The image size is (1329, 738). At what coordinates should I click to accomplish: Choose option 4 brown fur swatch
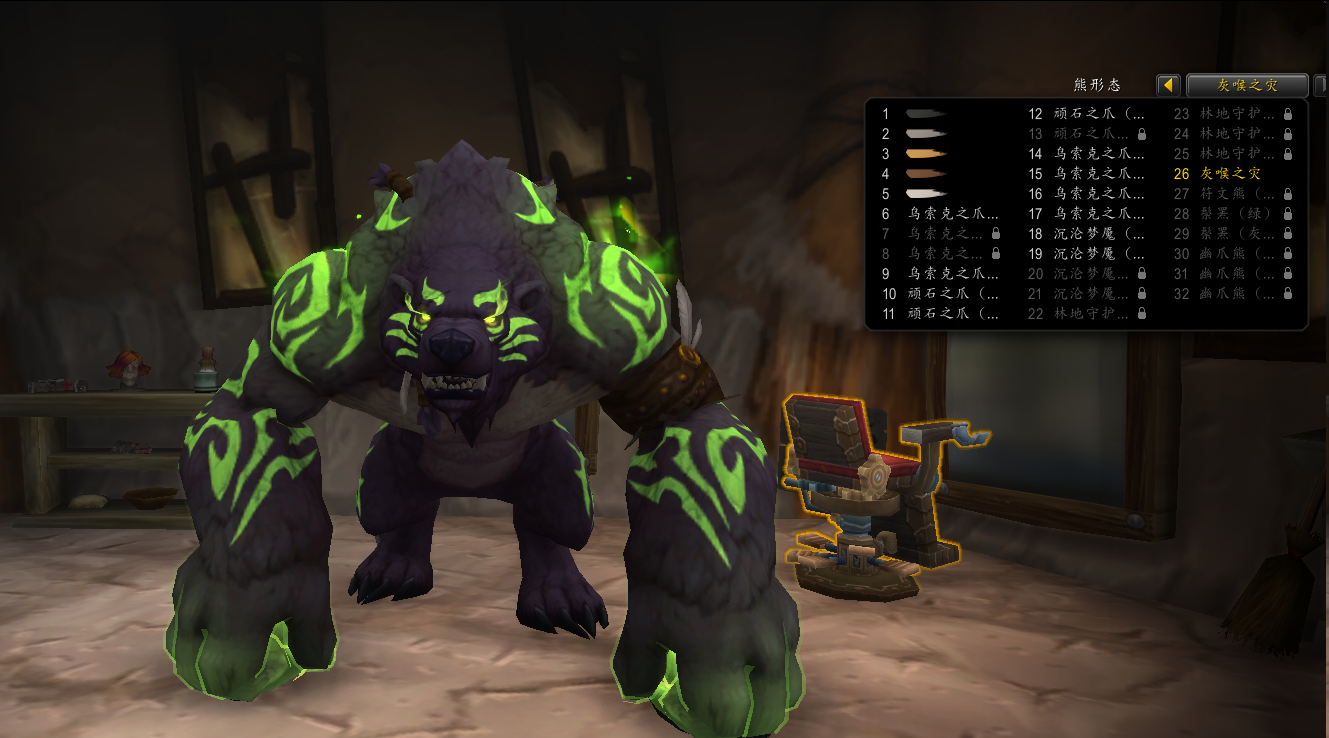pos(925,174)
